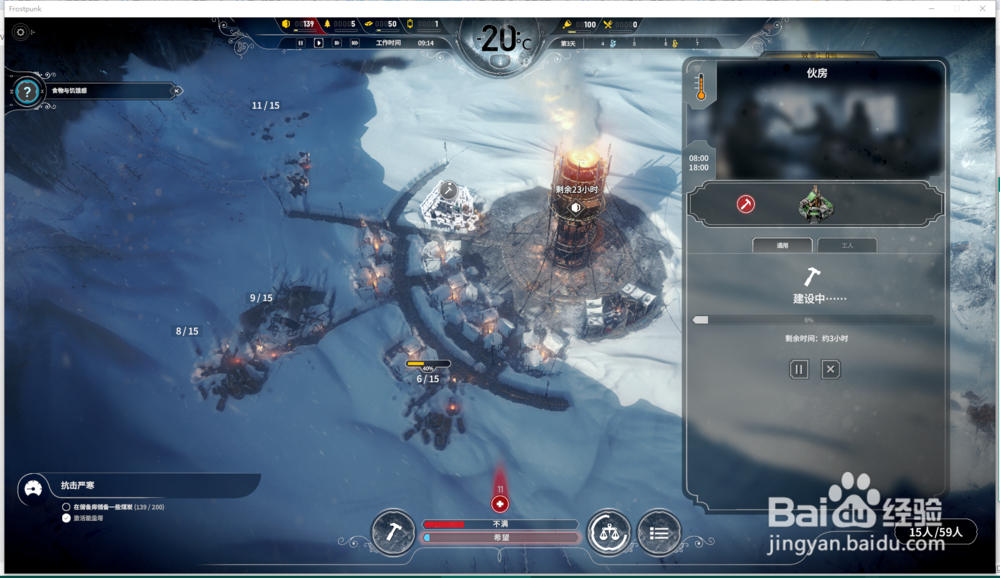Viewport: 1000px width, 578px height.
Task: Open the help question-mark hint
Action: coord(27,92)
